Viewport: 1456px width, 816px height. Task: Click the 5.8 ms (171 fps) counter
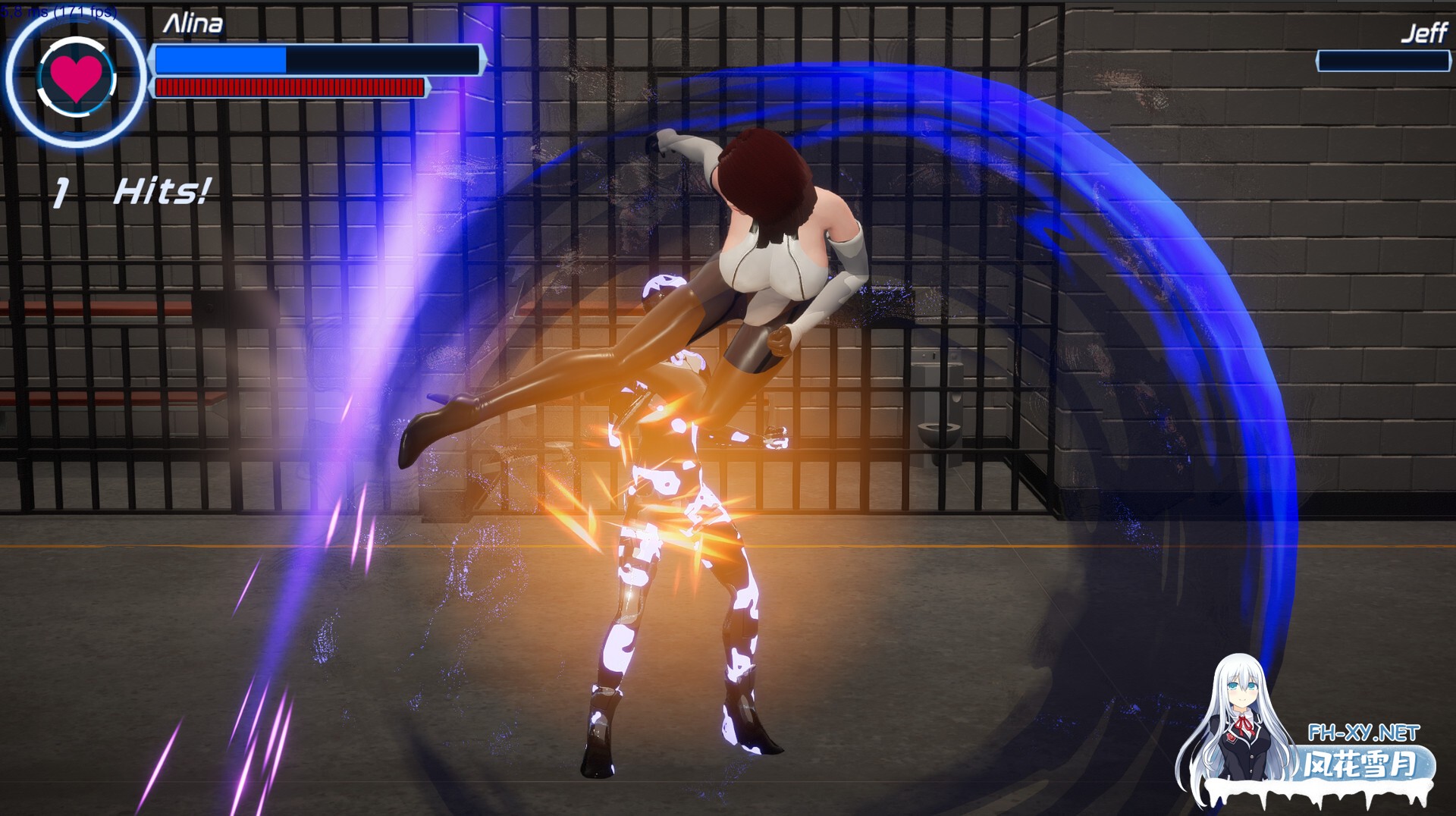coord(57,11)
